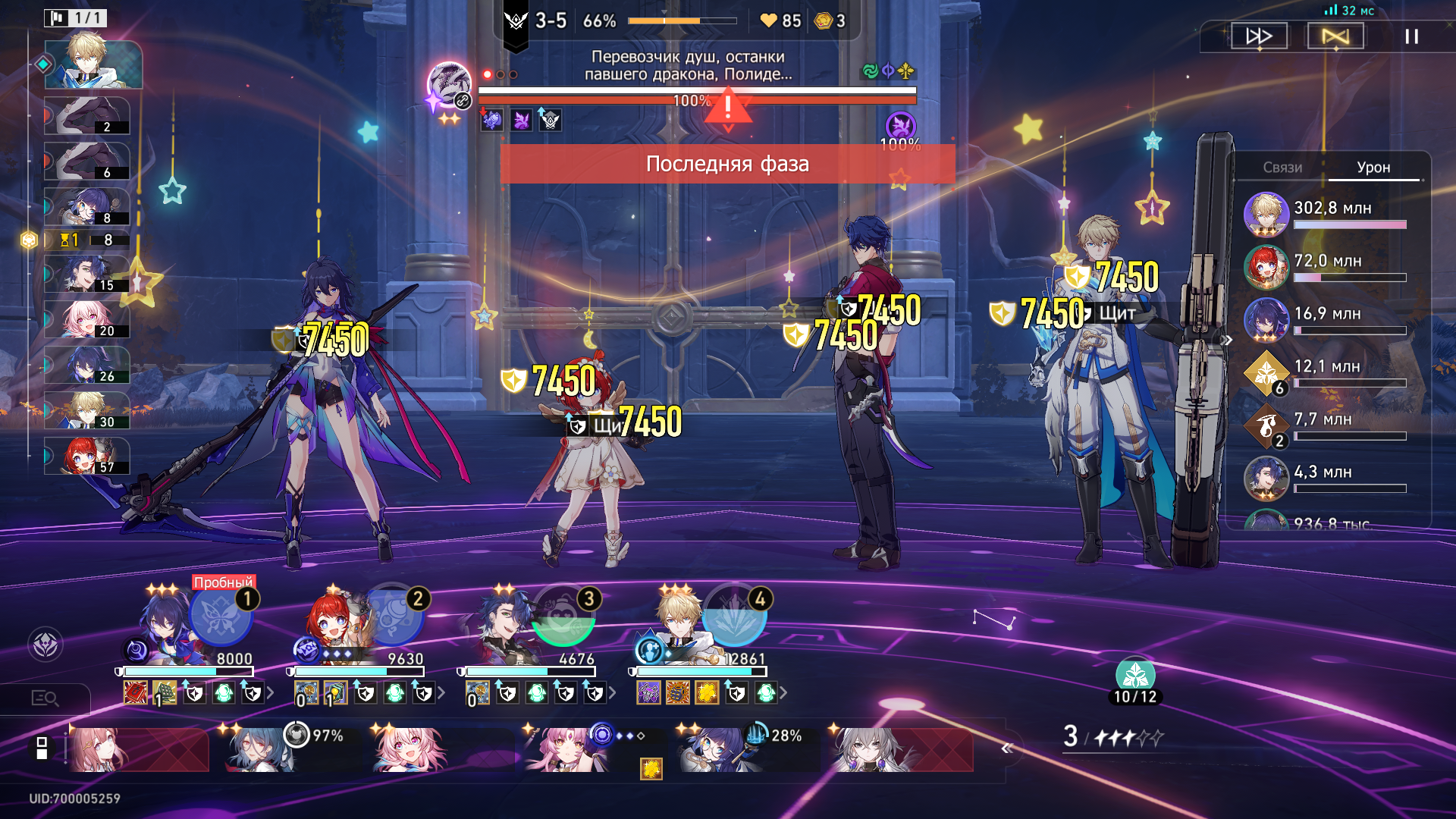Collapse the reserve character bench arrow

pyautogui.click(x=1006, y=749)
